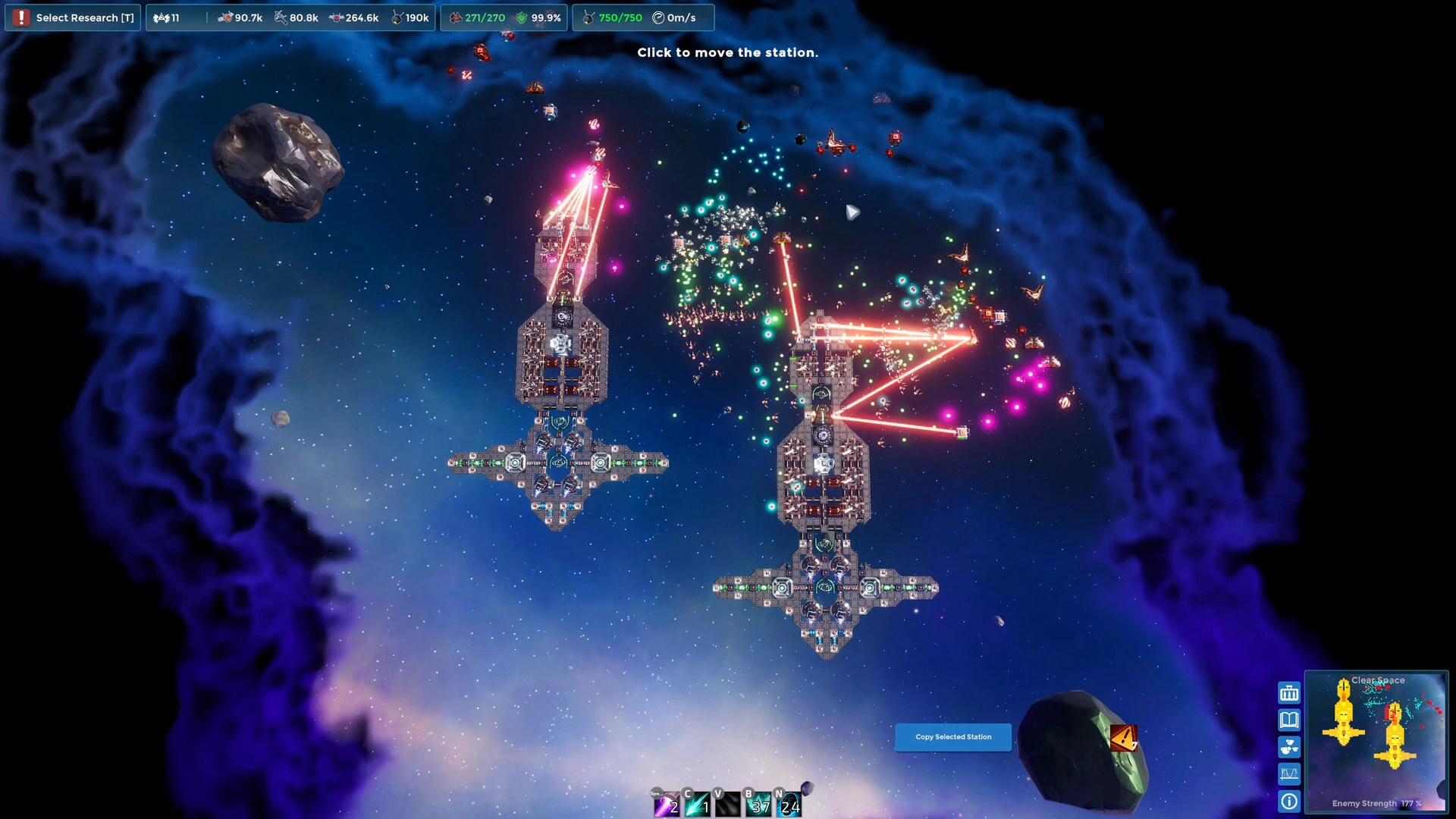Activate the B ability showing 37 charges
This screenshot has height=819, width=1456.
757,805
